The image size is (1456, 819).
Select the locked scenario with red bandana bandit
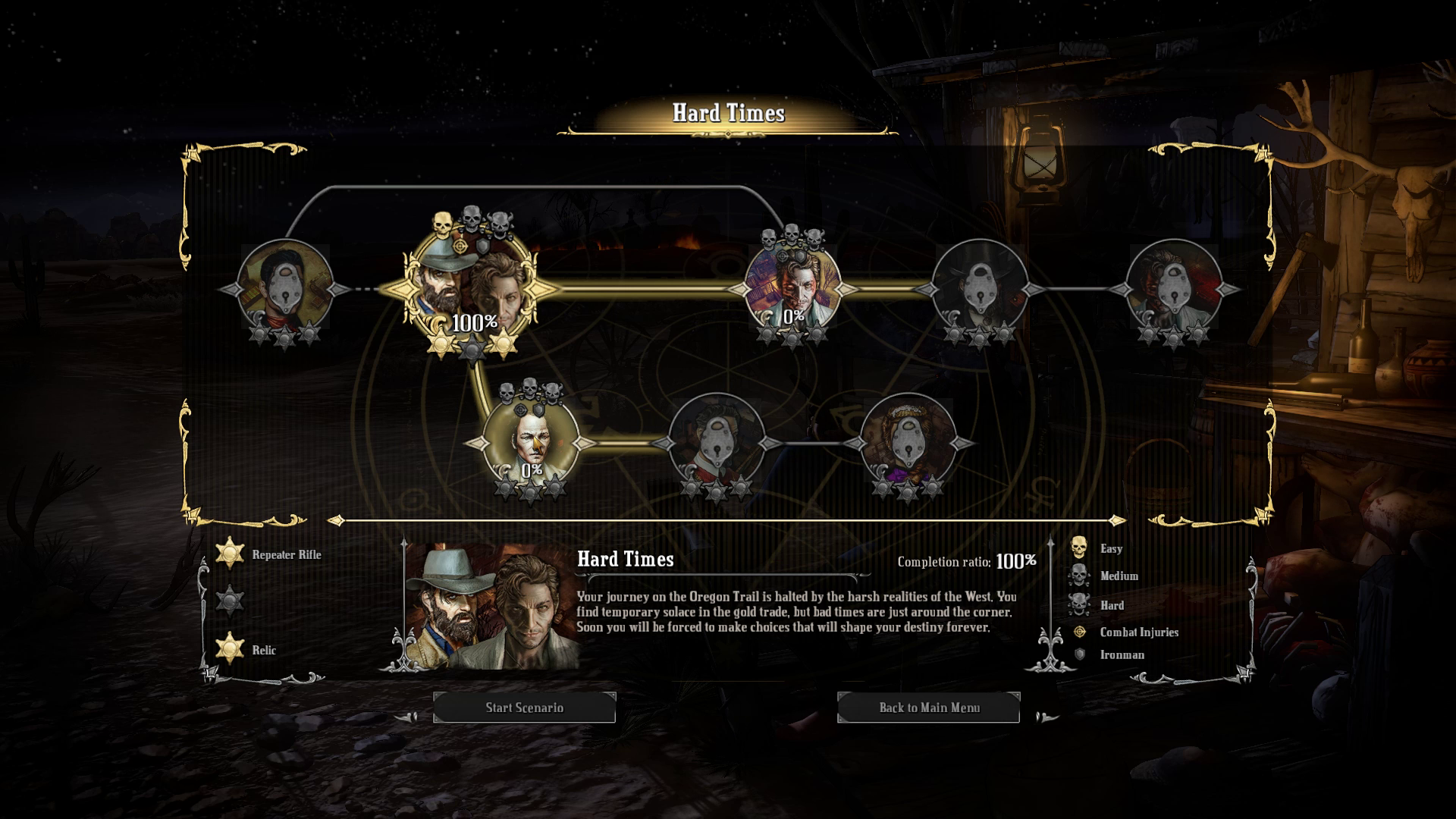(x=284, y=288)
